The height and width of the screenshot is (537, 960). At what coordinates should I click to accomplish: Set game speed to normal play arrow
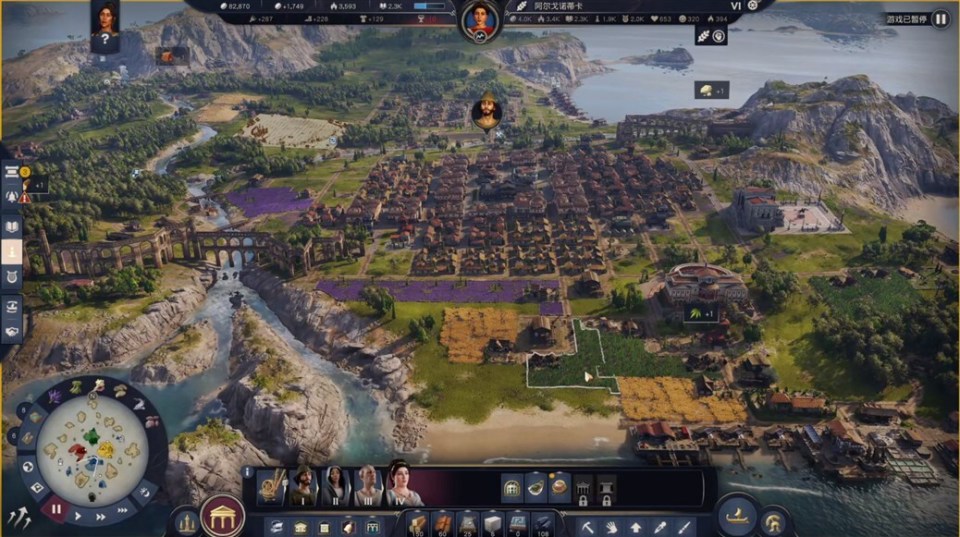click(x=79, y=517)
